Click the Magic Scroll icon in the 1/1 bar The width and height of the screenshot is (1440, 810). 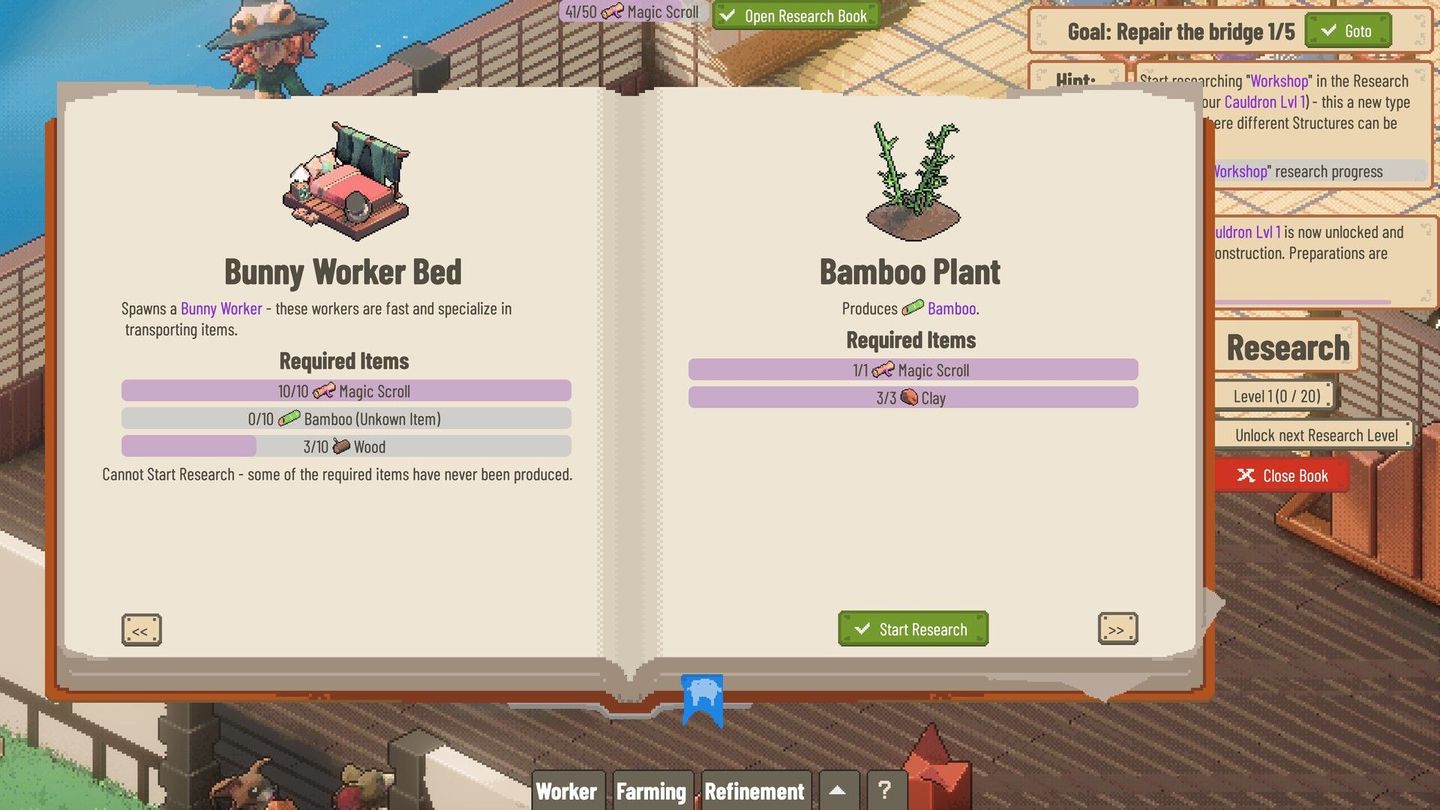click(x=884, y=369)
